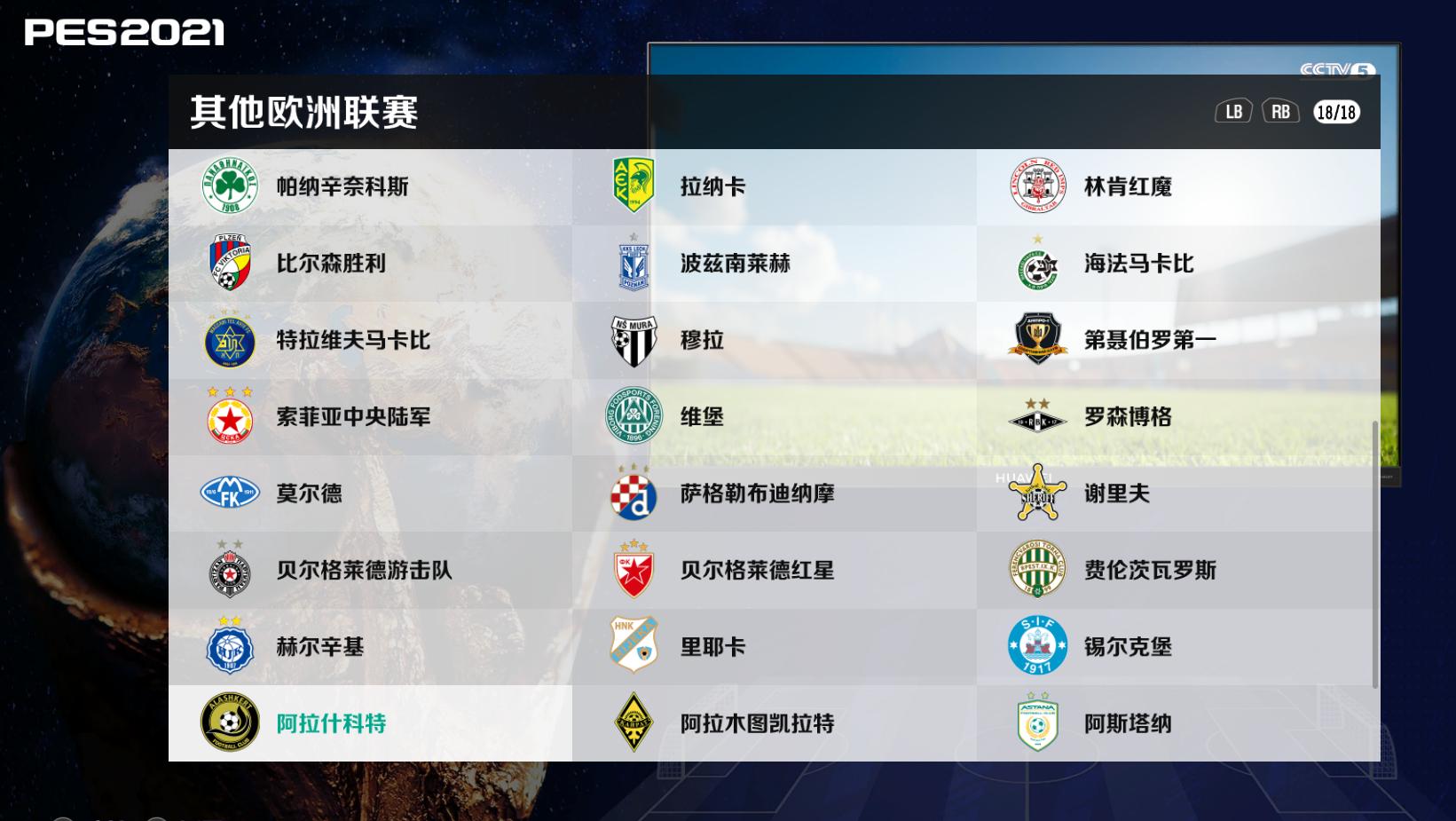
Task: Click the 18/18 page counter
Action: pos(1335,112)
